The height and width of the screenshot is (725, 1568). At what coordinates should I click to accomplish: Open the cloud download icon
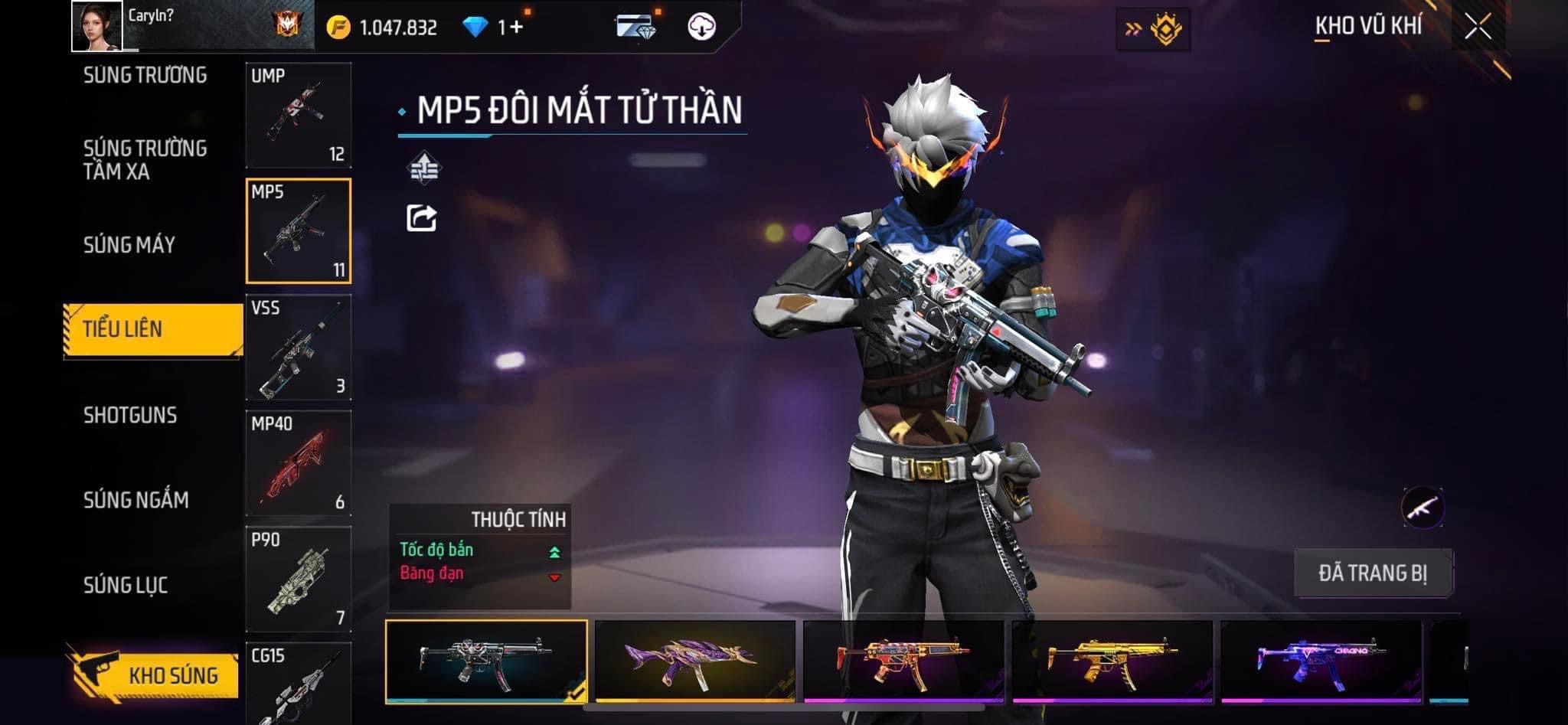click(x=701, y=27)
